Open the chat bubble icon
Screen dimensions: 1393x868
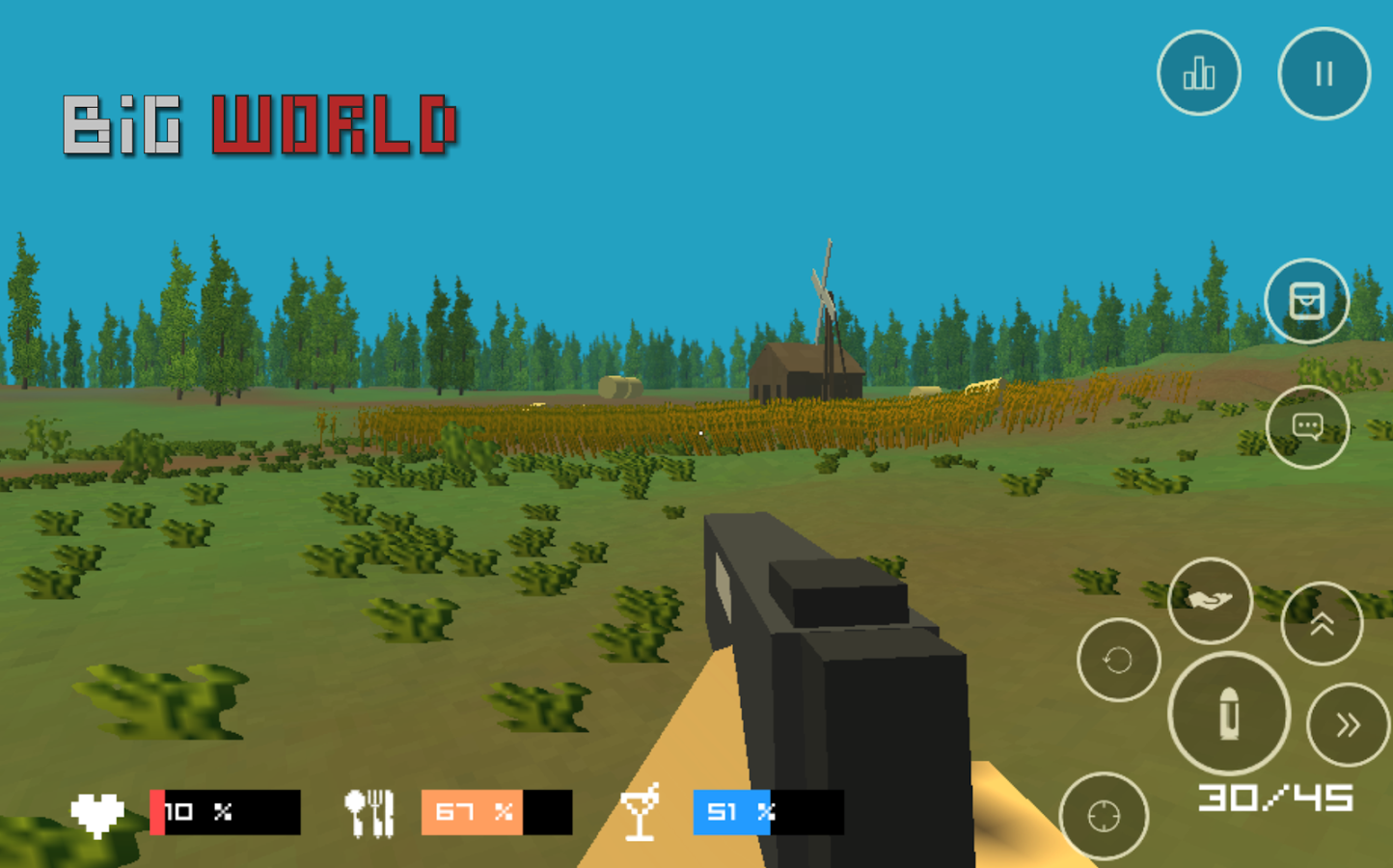tap(1309, 425)
